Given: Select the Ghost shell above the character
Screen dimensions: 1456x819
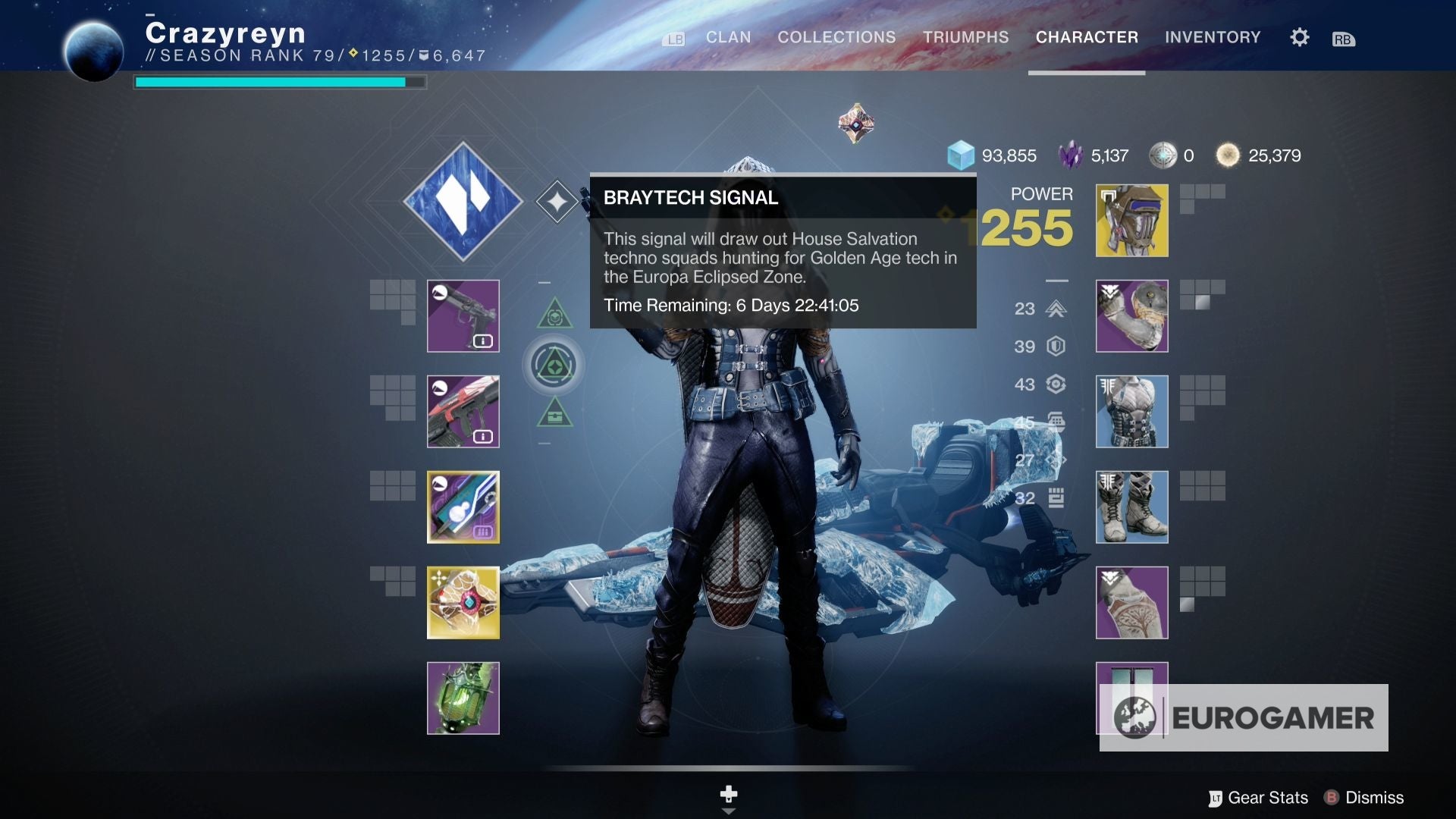Looking at the screenshot, I should tap(855, 124).
